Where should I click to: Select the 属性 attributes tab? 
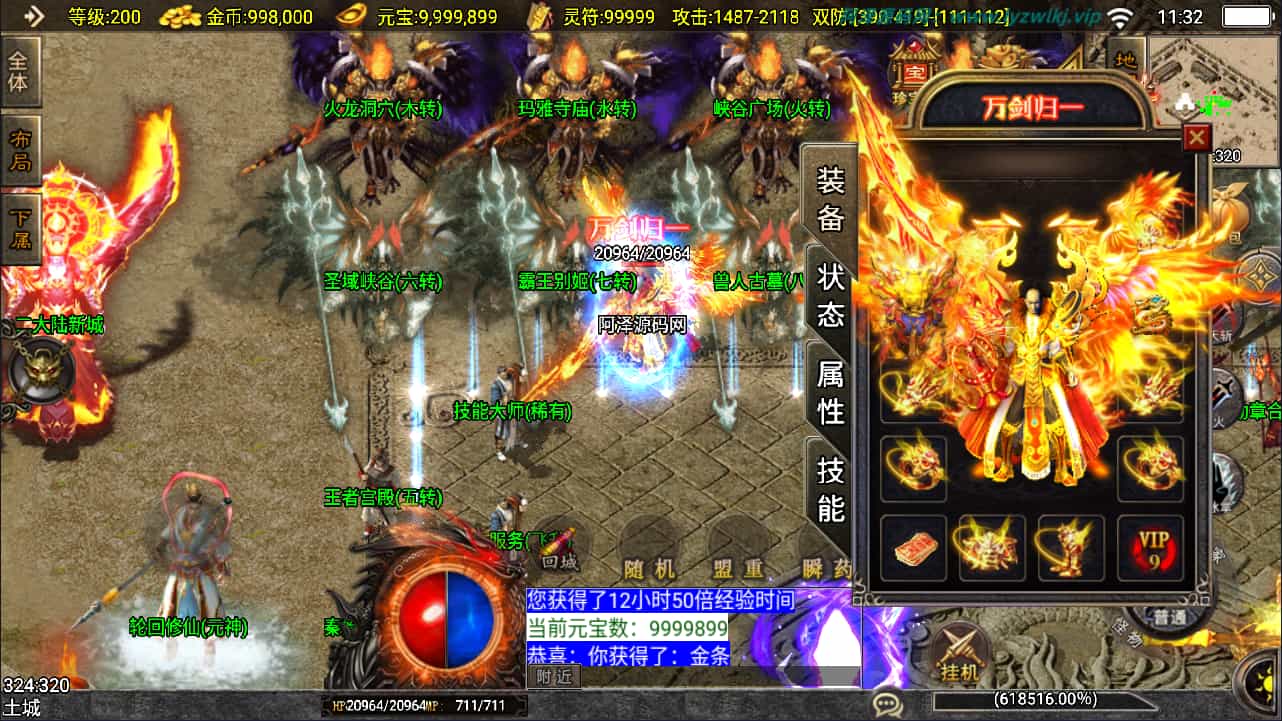(831, 391)
